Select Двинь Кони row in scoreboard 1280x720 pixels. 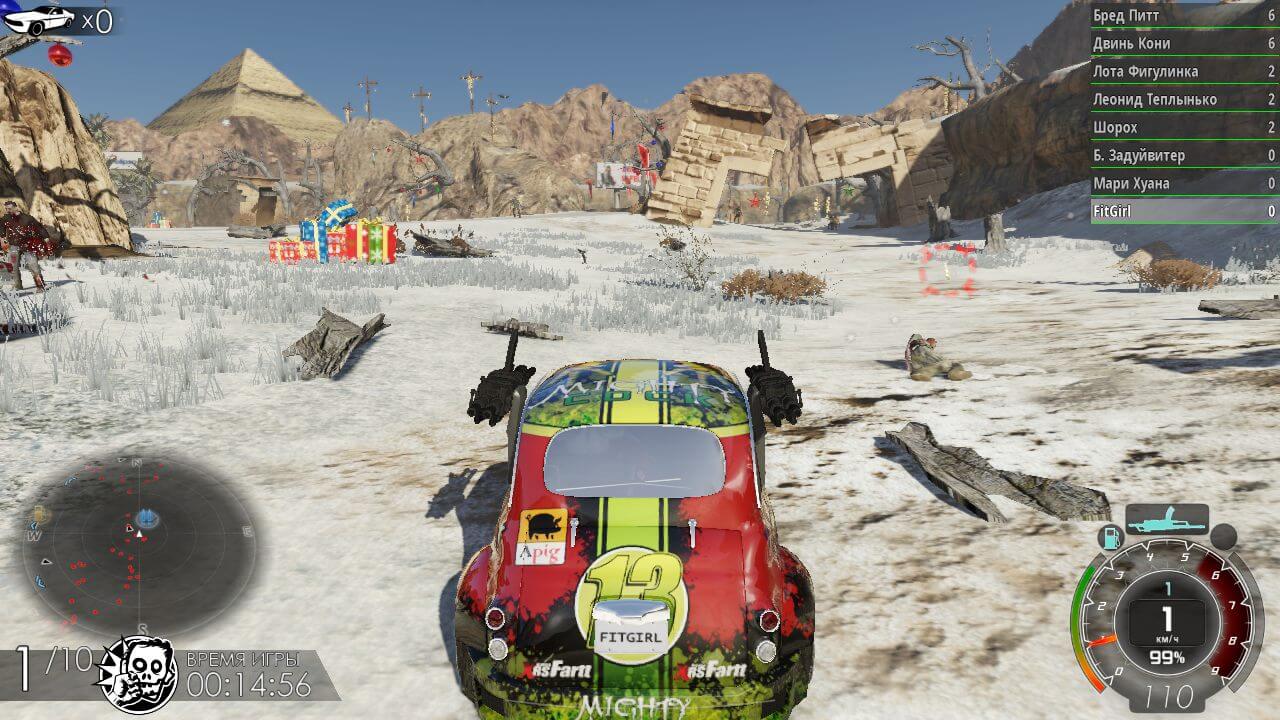point(1184,43)
